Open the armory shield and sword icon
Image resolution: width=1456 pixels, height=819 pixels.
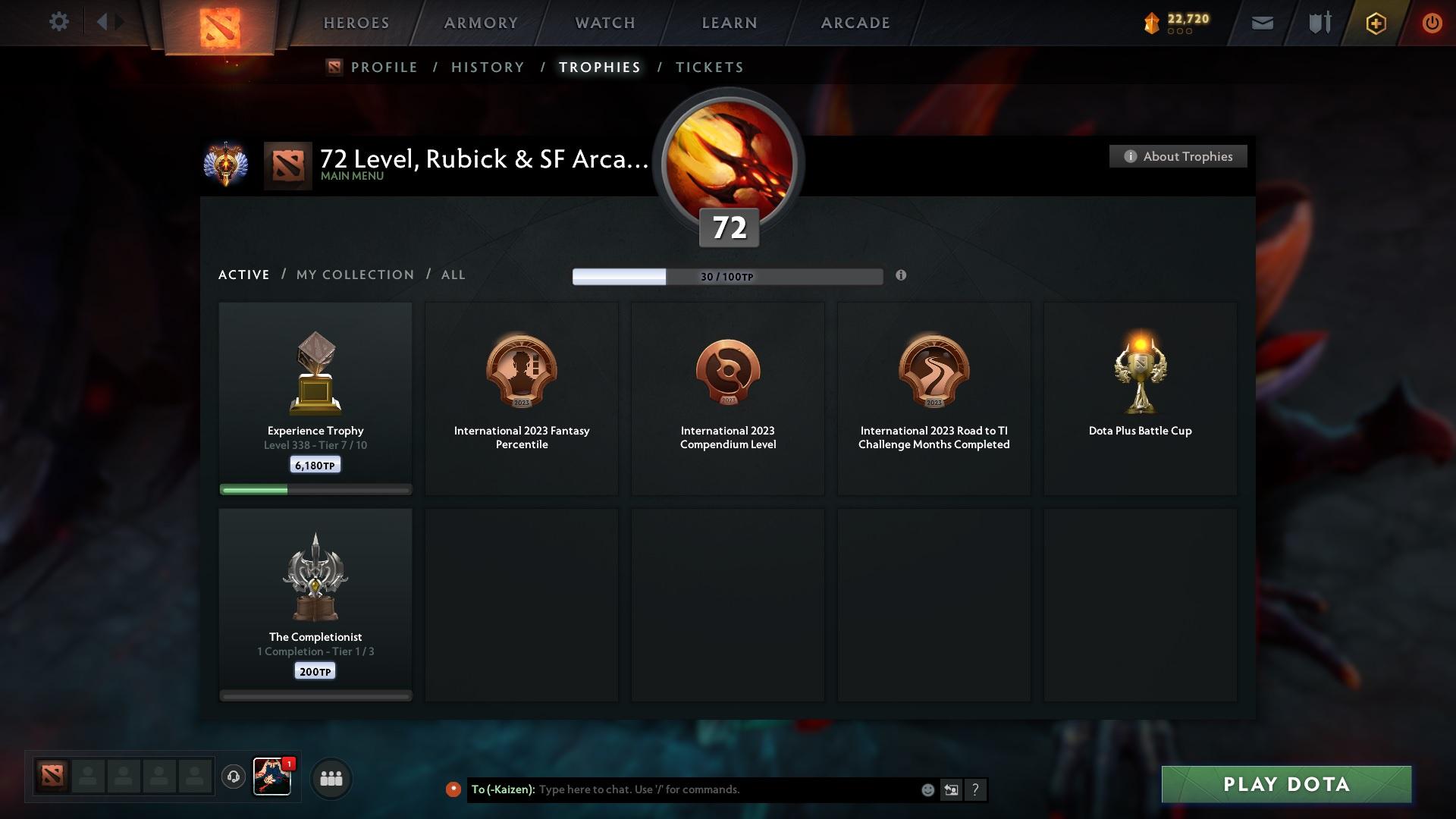point(1319,23)
